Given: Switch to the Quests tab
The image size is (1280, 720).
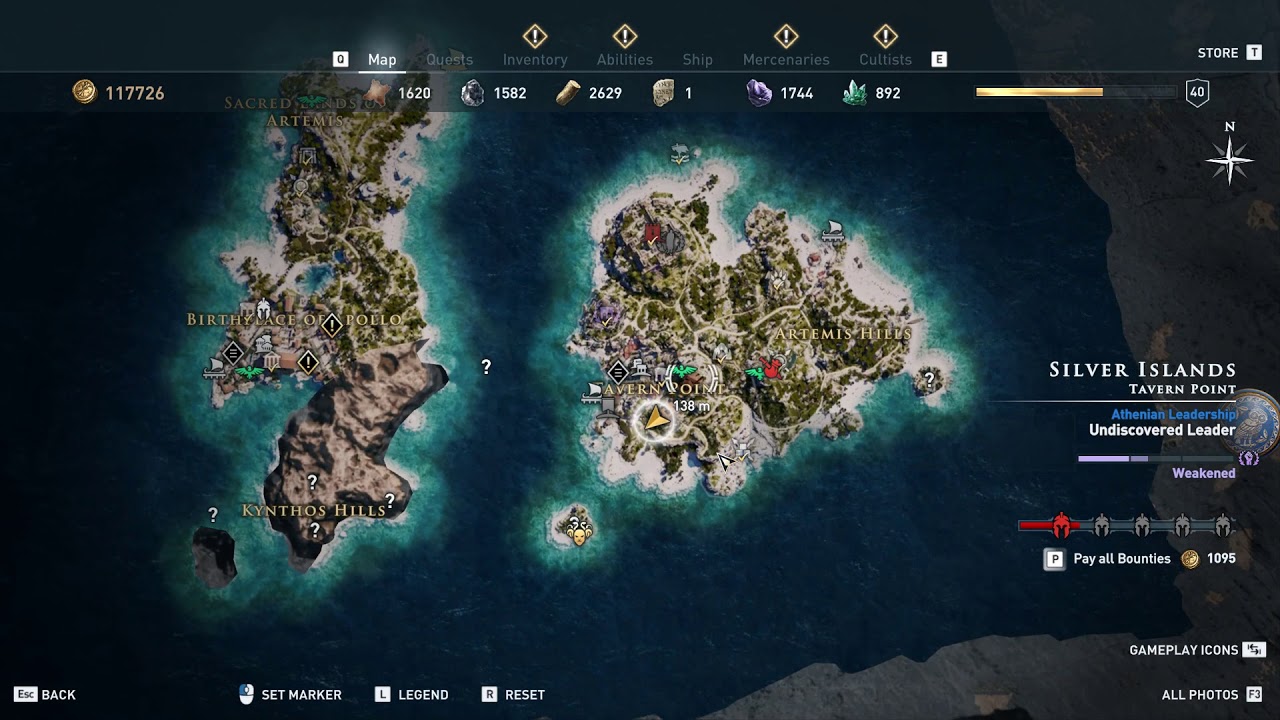Looking at the screenshot, I should [449, 60].
